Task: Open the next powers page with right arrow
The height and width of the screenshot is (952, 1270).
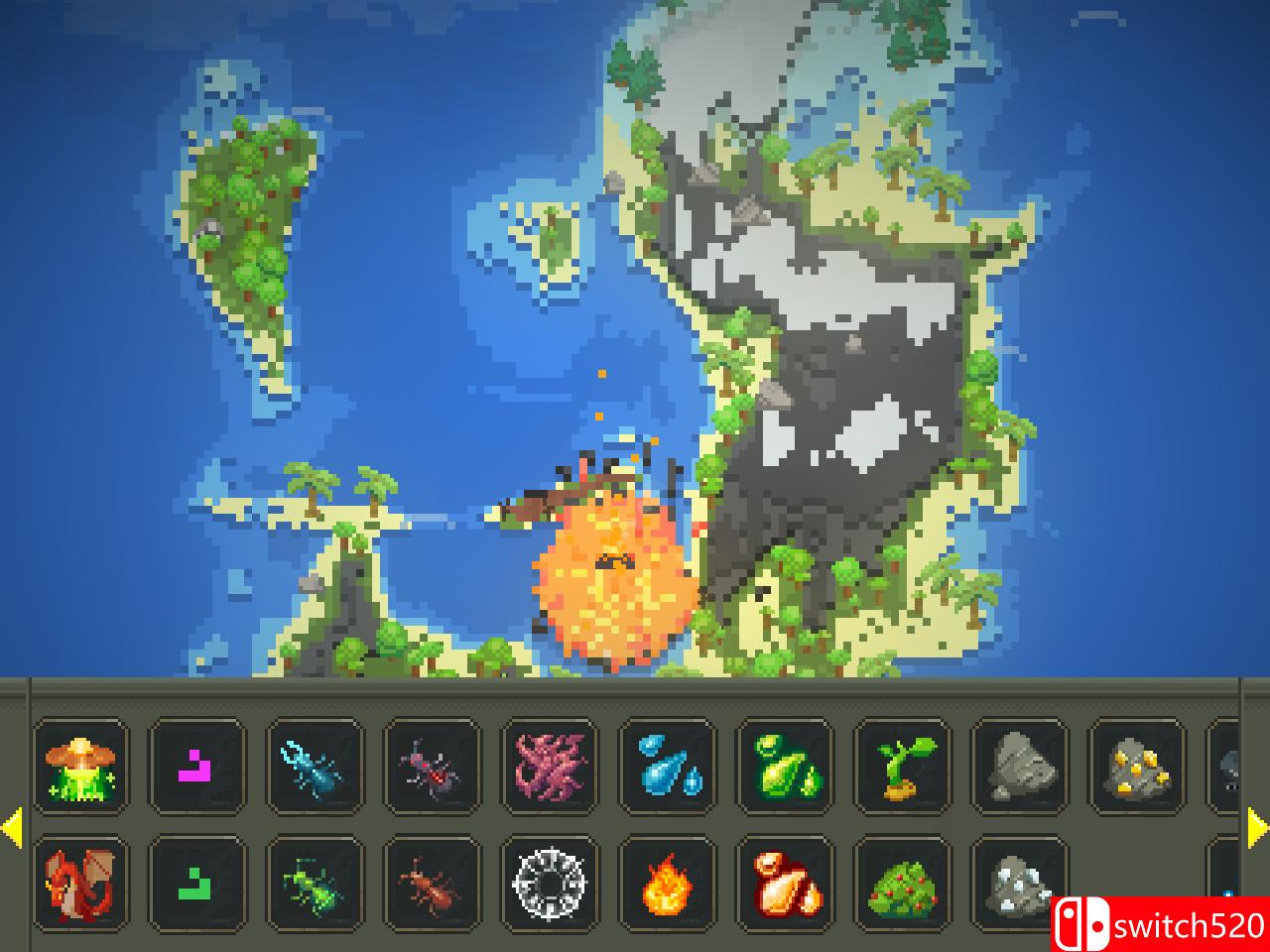Action: [1256, 825]
